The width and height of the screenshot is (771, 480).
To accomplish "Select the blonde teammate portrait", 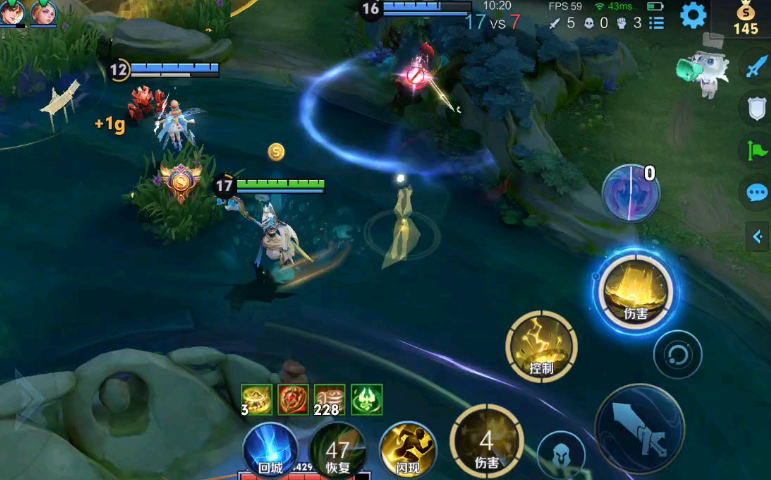I will (43, 13).
